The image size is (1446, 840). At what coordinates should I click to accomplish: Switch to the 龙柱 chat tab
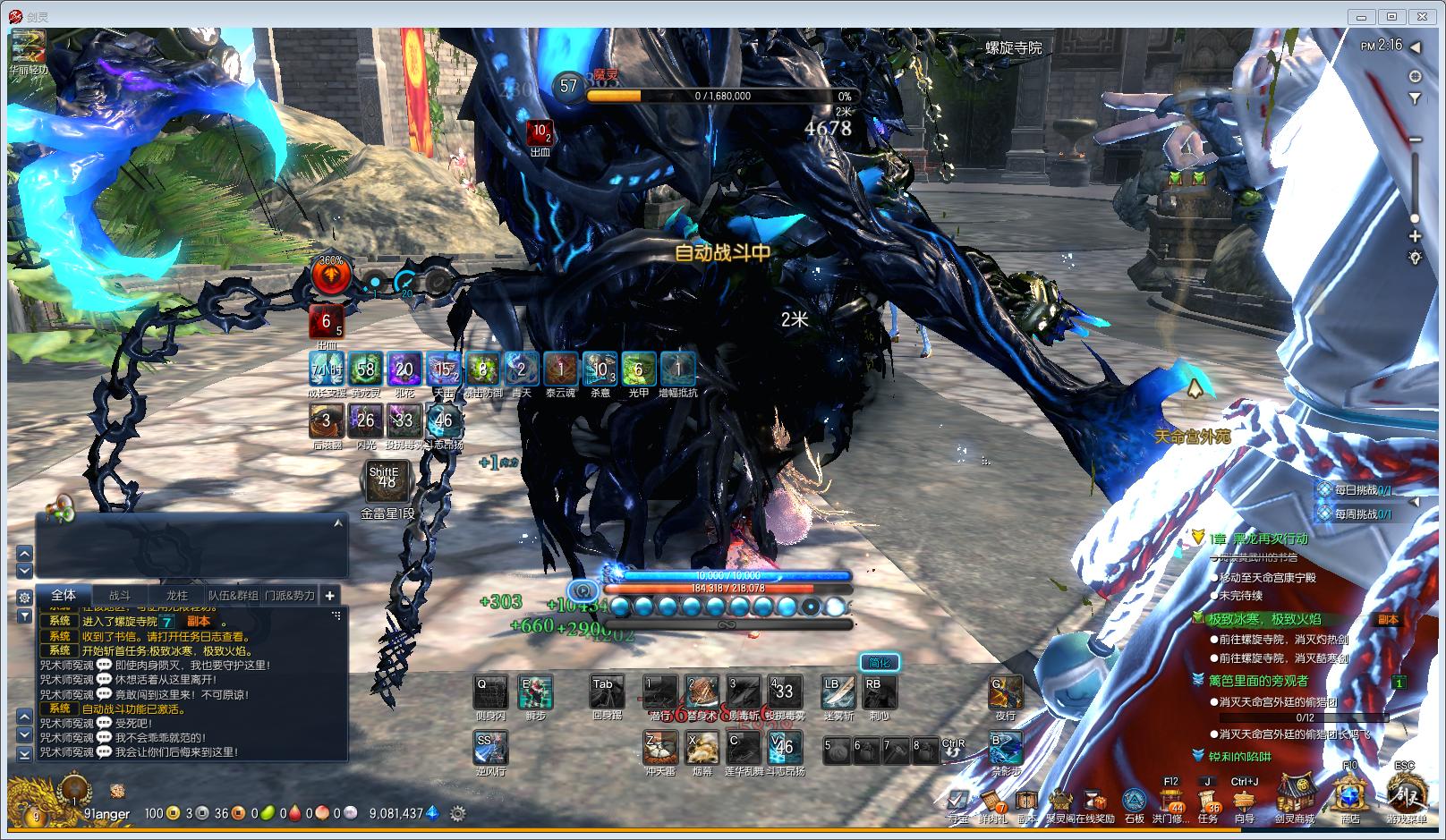pos(177,596)
